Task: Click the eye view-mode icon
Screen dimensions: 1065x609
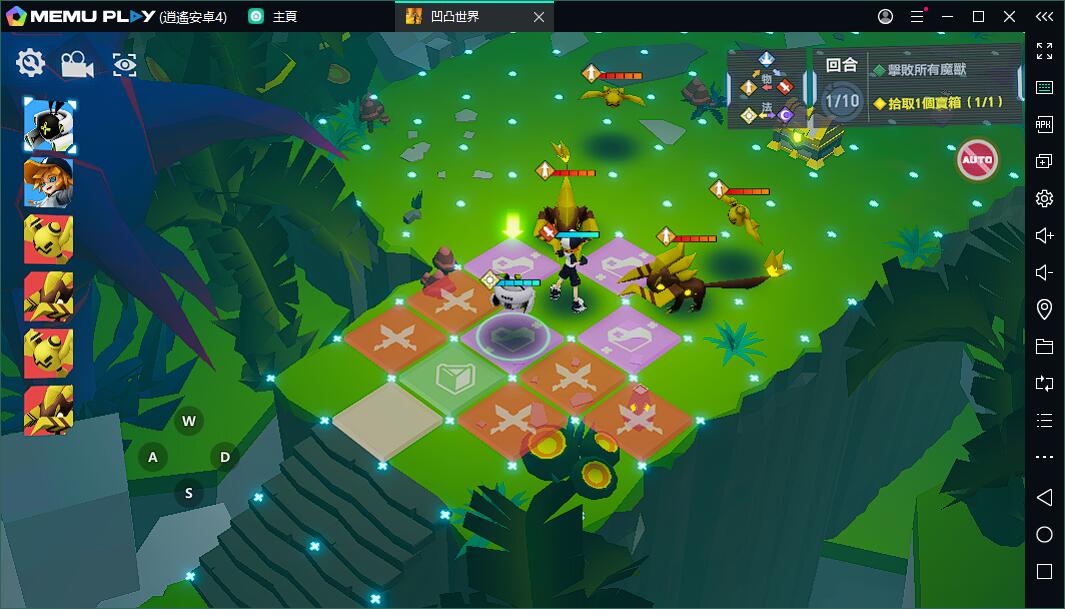Action: pos(125,65)
